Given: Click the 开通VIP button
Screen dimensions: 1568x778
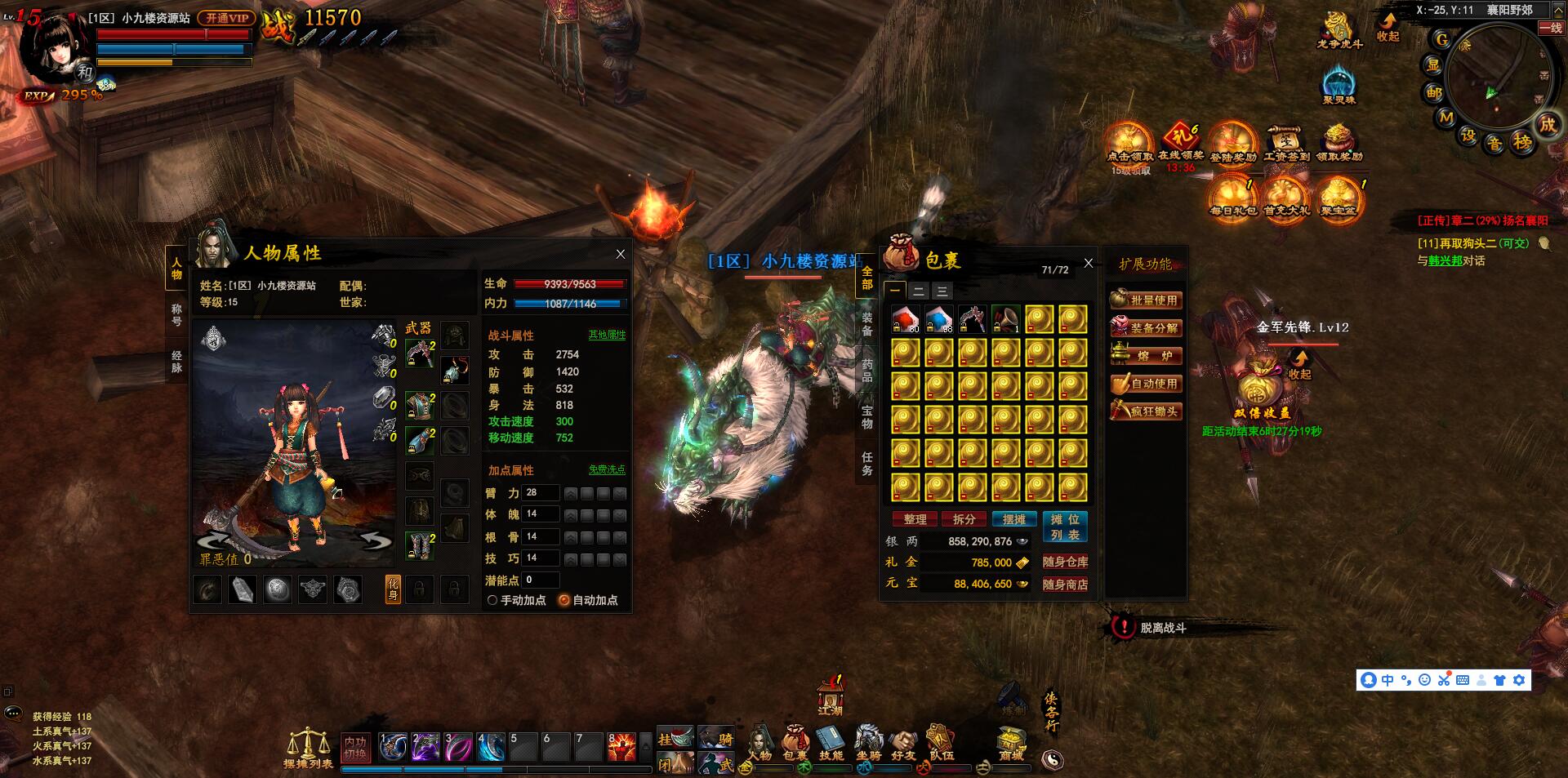Looking at the screenshot, I should tap(226, 17).
